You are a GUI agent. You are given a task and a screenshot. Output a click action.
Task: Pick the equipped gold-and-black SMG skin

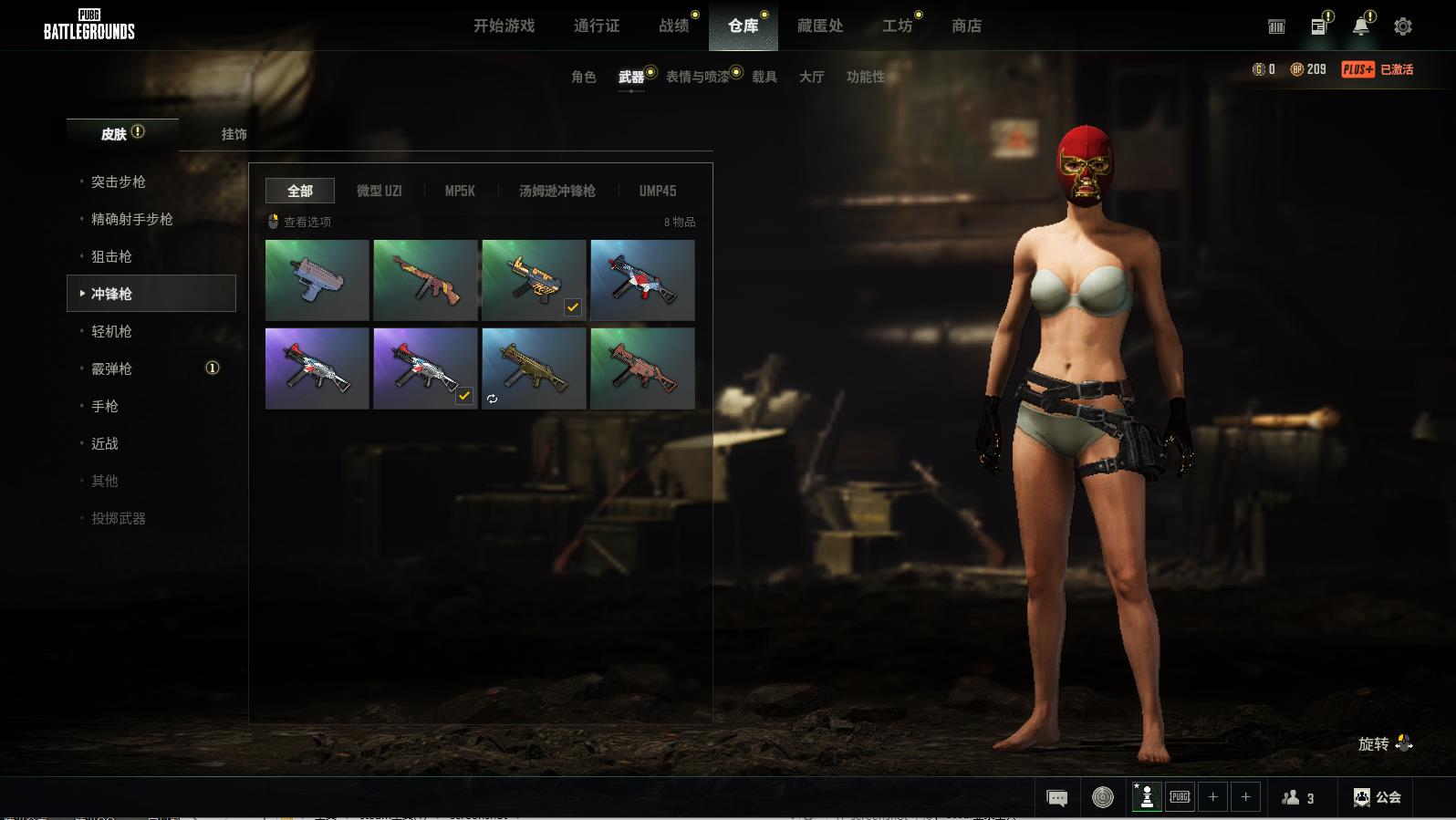tap(534, 280)
